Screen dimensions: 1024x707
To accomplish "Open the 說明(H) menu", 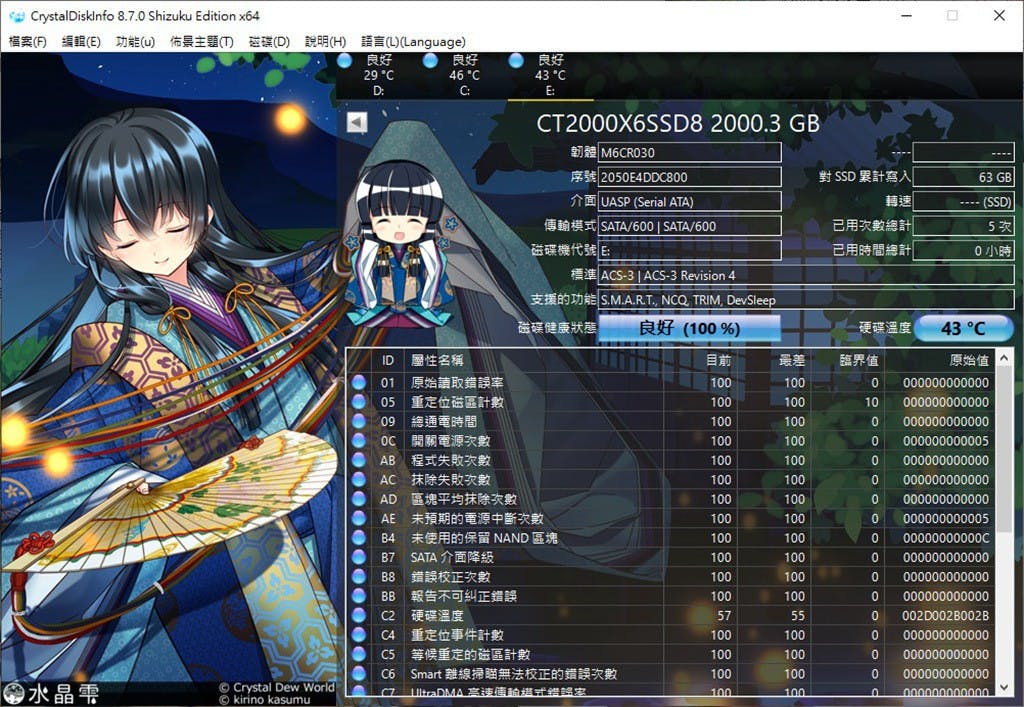I will 325,42.
